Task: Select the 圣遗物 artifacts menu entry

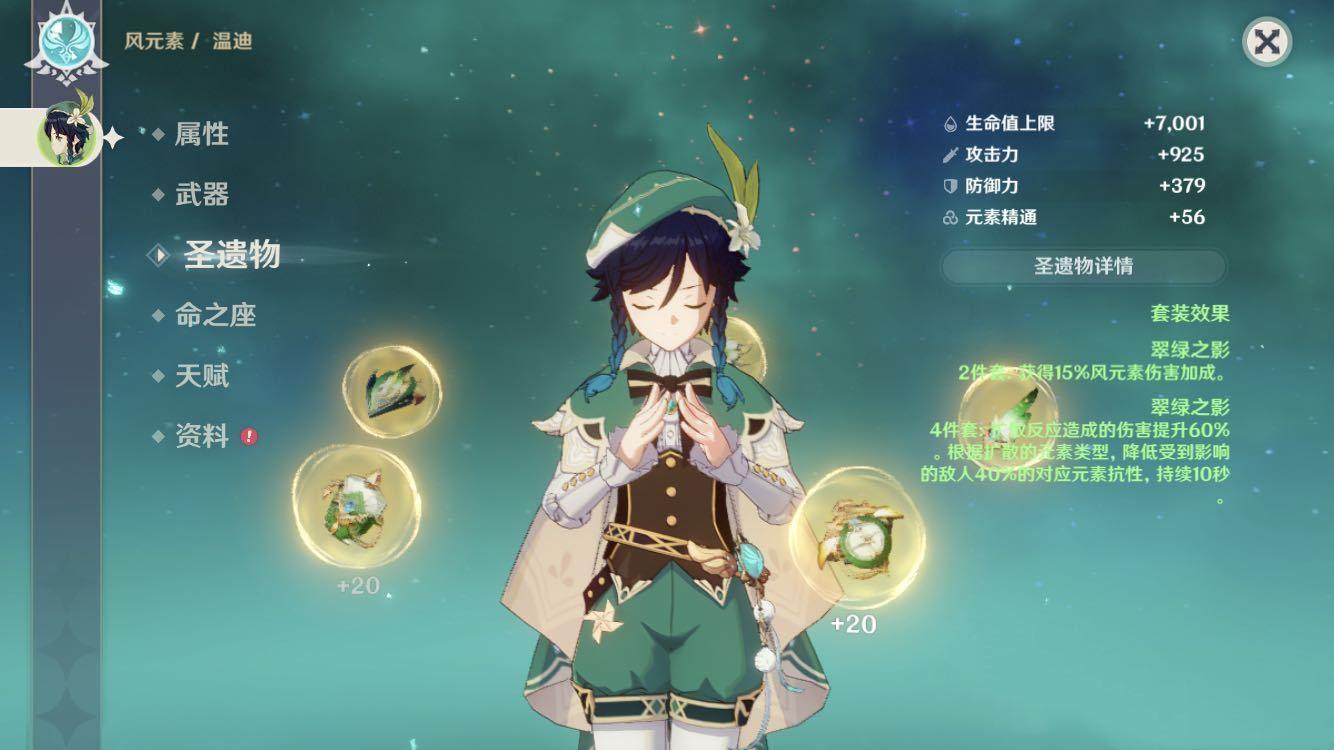Action: coord(230,256)
